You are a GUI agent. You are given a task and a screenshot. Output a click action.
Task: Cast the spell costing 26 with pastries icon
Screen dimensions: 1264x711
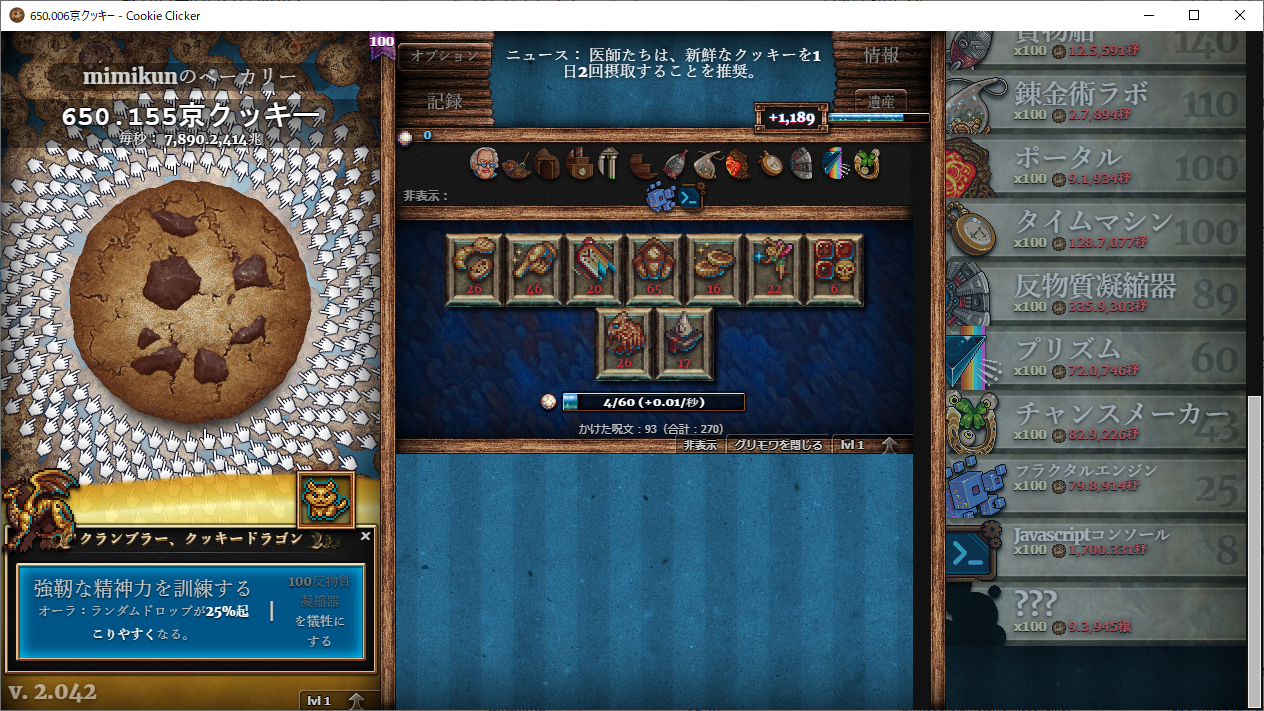474,269
